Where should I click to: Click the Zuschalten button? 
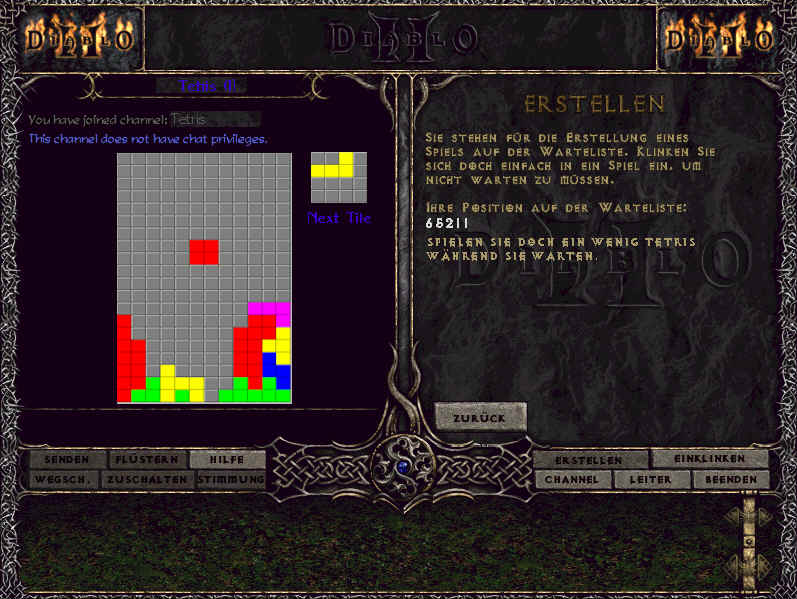(x=149, y=480)
